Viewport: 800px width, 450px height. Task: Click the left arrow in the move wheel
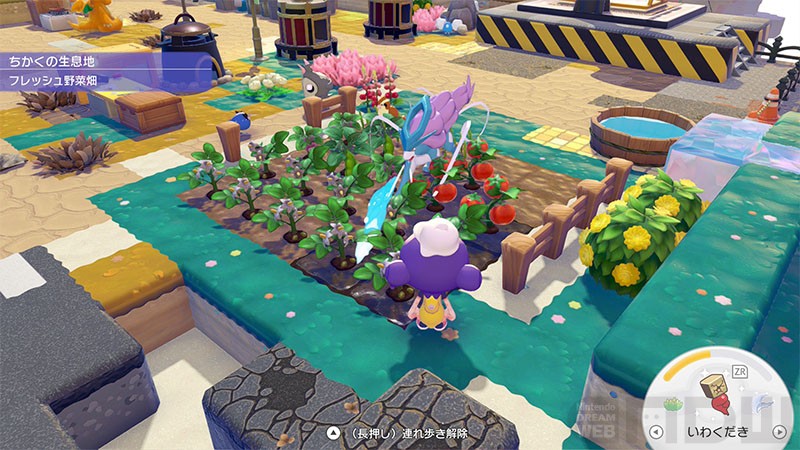pos(656,432)
